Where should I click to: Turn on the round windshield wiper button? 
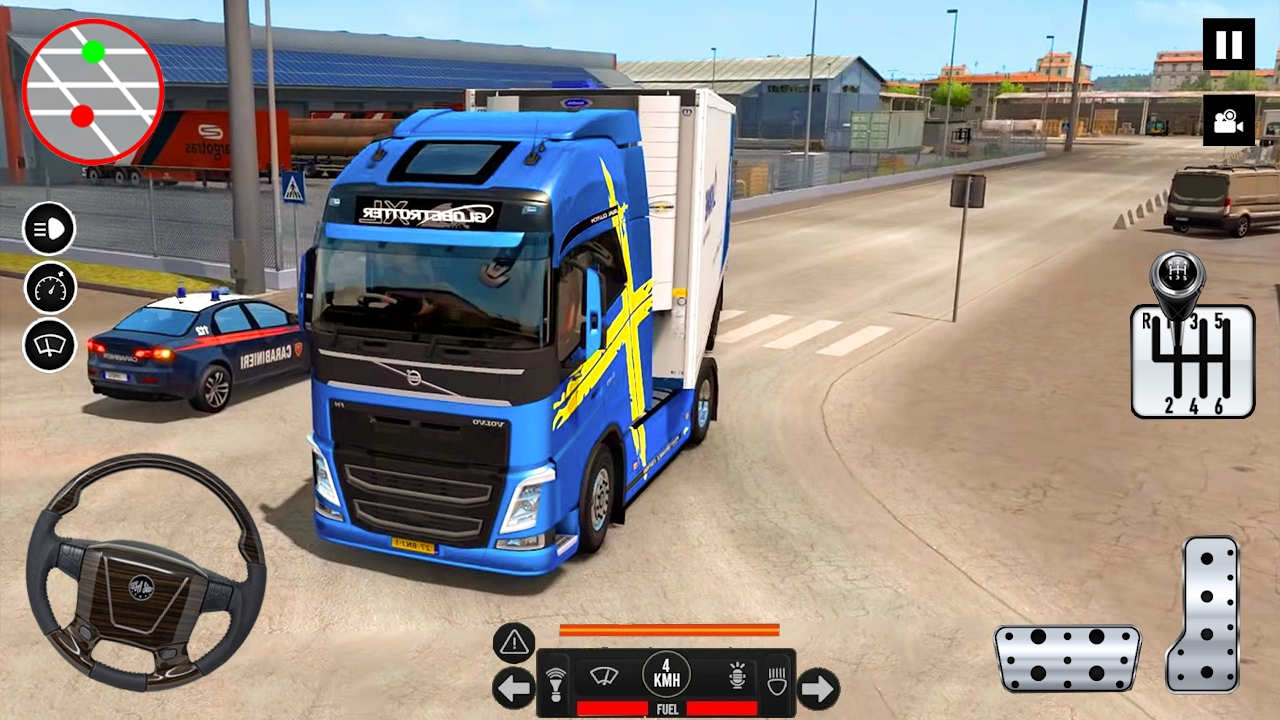pyautogui.click(x=50, y=346)
